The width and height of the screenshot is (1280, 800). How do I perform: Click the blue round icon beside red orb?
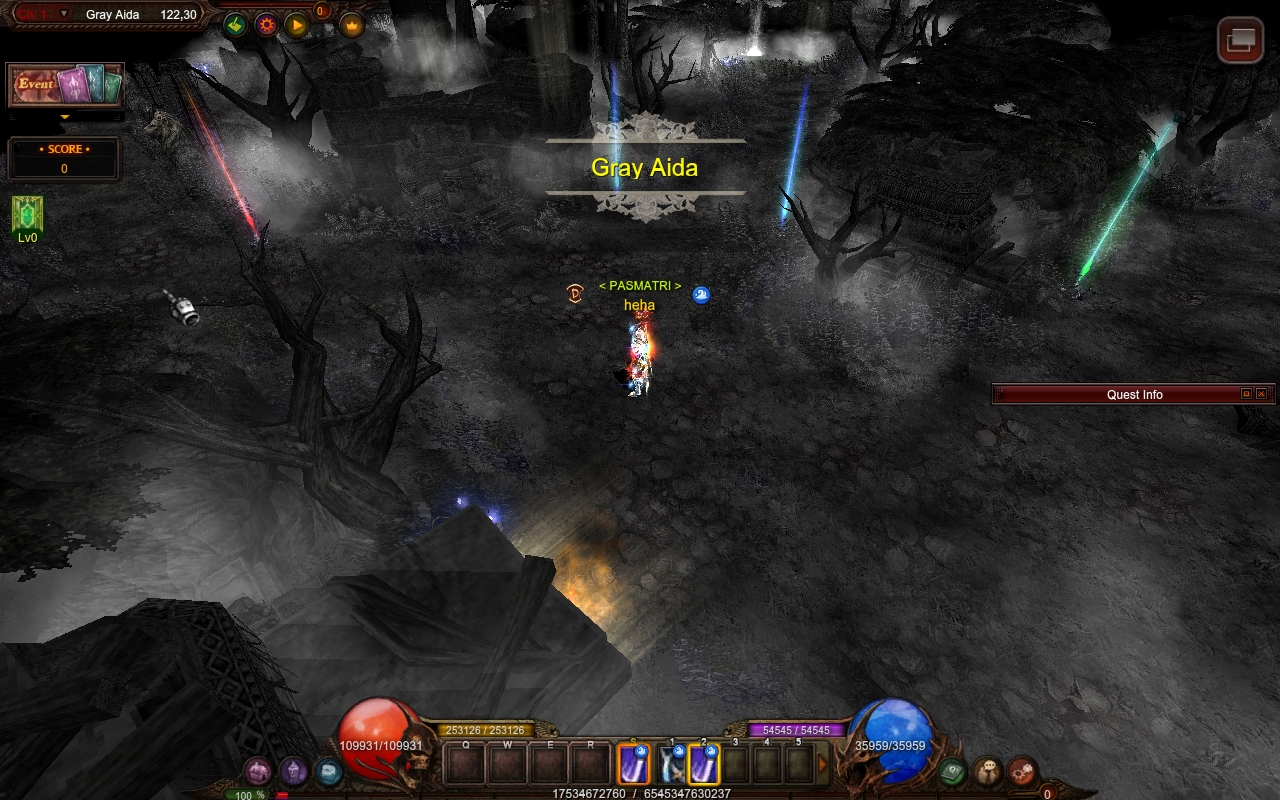pyautogui.click(x=328, y=771)
